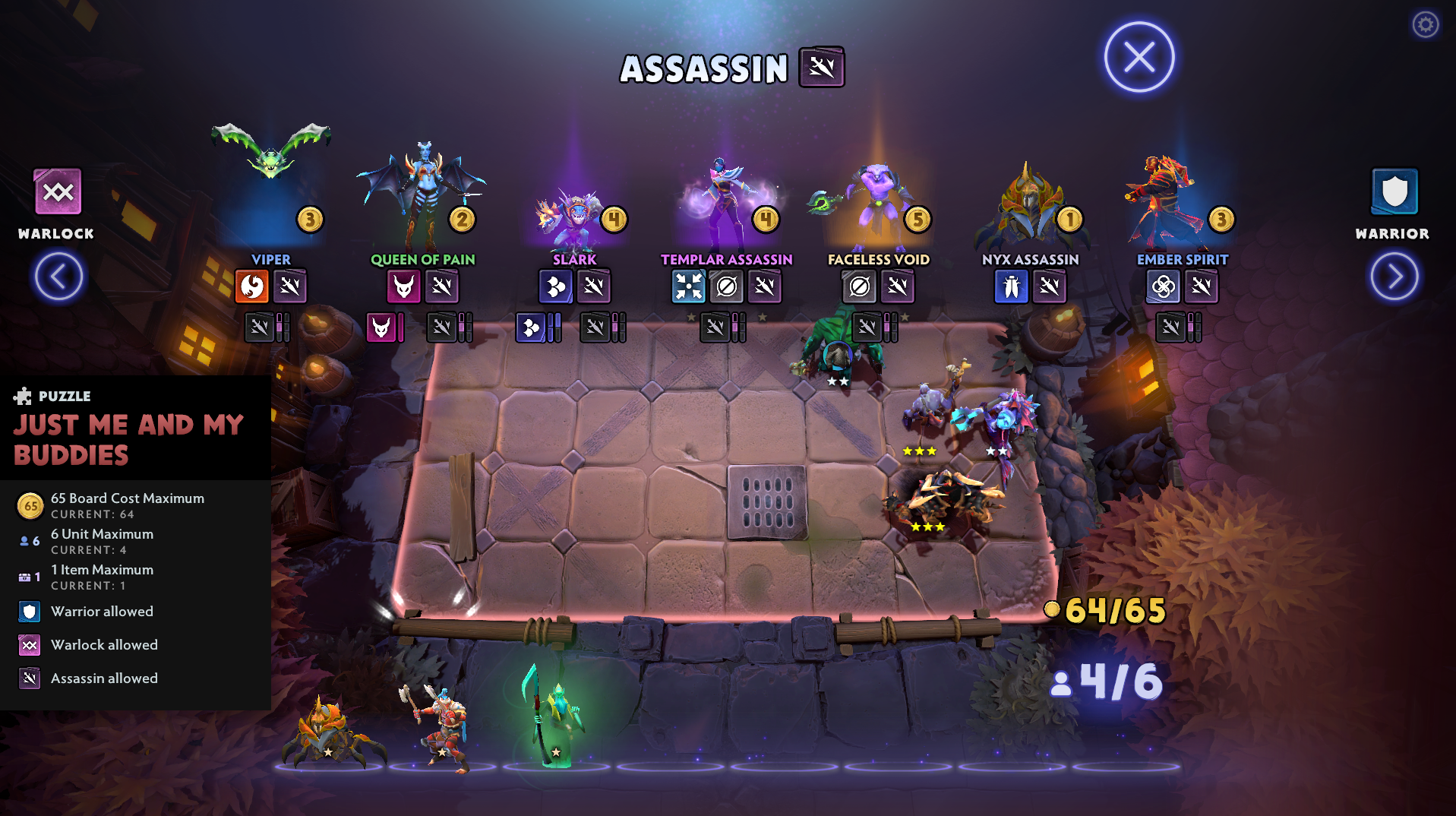The image size is (1456, 816).
Task: Click the Assassin alliance icon in the title
Action: (x=821, y=68)
